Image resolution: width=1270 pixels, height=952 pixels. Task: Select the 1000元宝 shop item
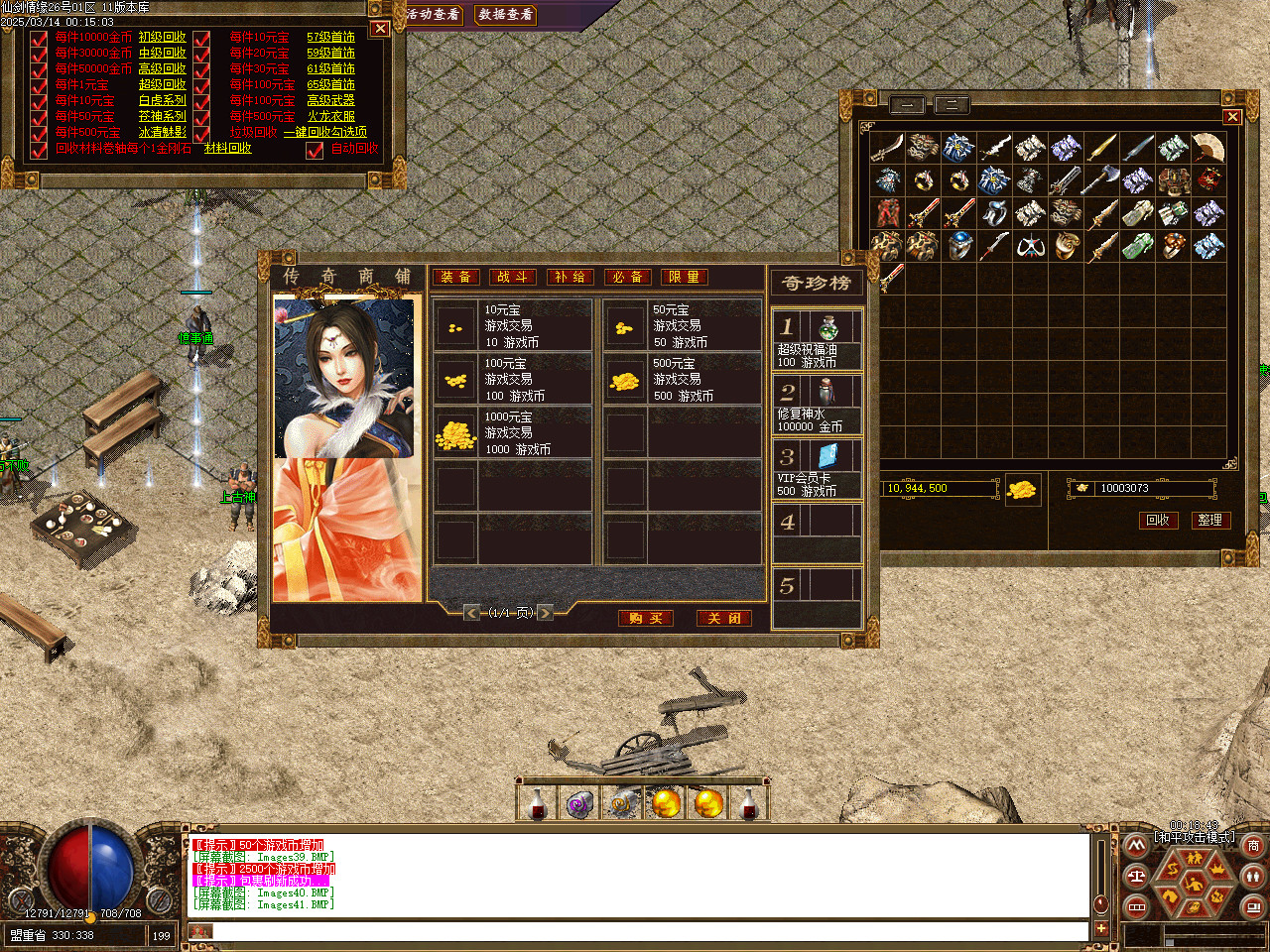tap(512, 432)
